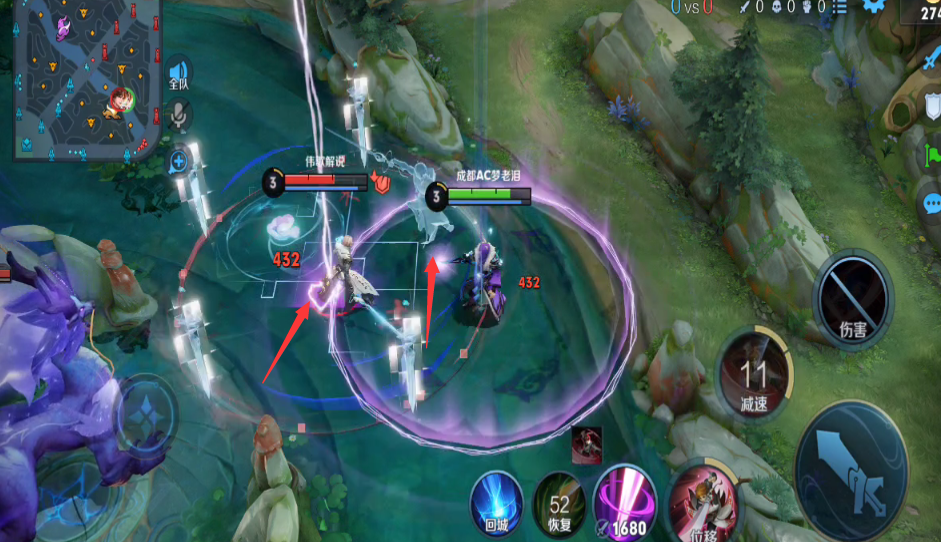Use the 恢复 heal summoner spell
Screen dimensions: 941x542
[x=558, y=502]
